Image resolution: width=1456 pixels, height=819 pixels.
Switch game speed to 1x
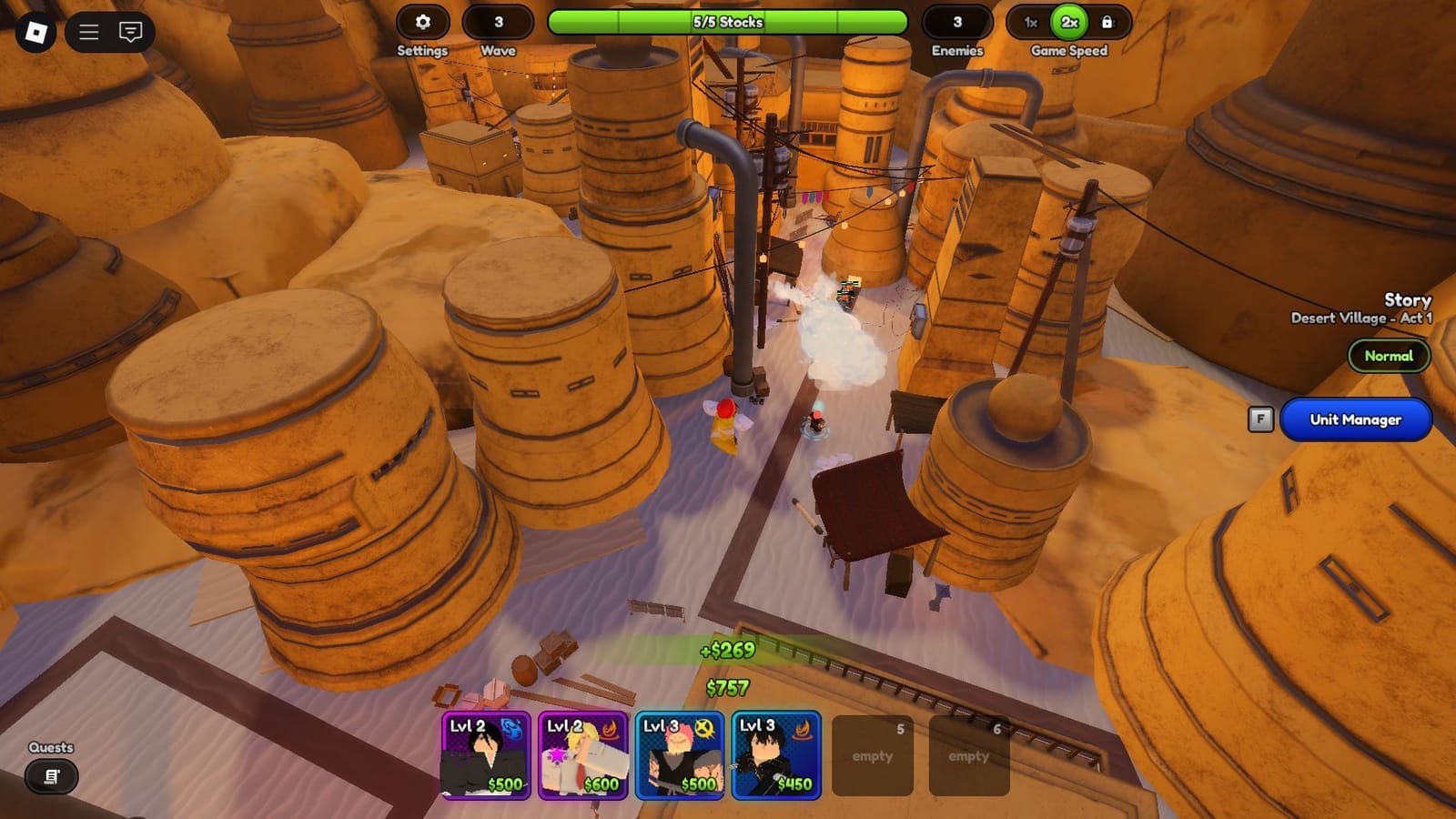[x=1030, y=23]
